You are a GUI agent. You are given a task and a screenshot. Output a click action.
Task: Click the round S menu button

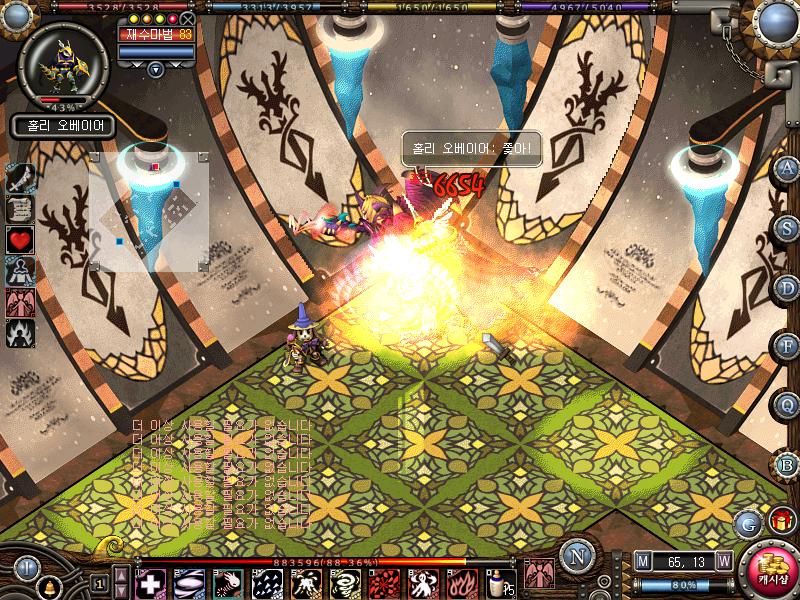point(788,227)
